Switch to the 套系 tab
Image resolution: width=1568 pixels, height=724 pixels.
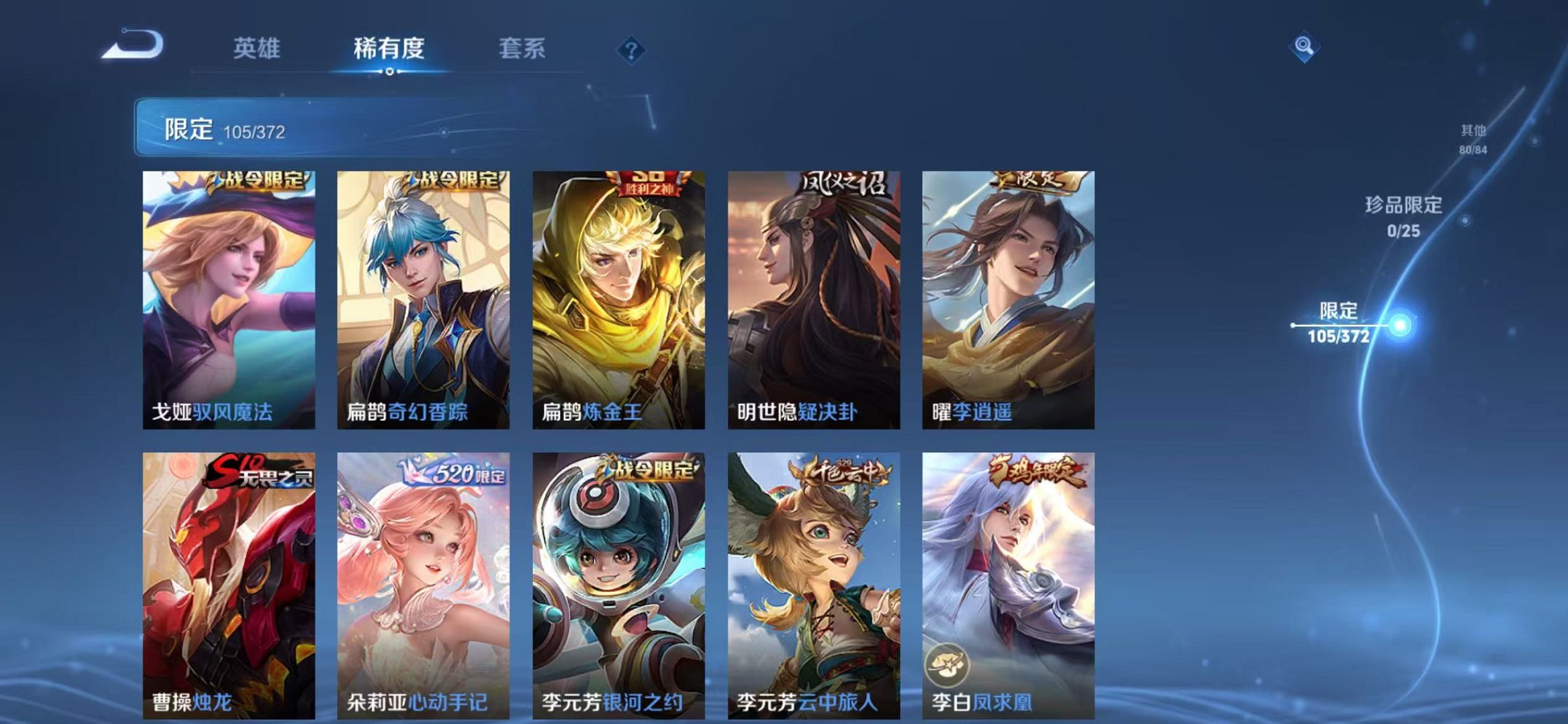point(522,48)
